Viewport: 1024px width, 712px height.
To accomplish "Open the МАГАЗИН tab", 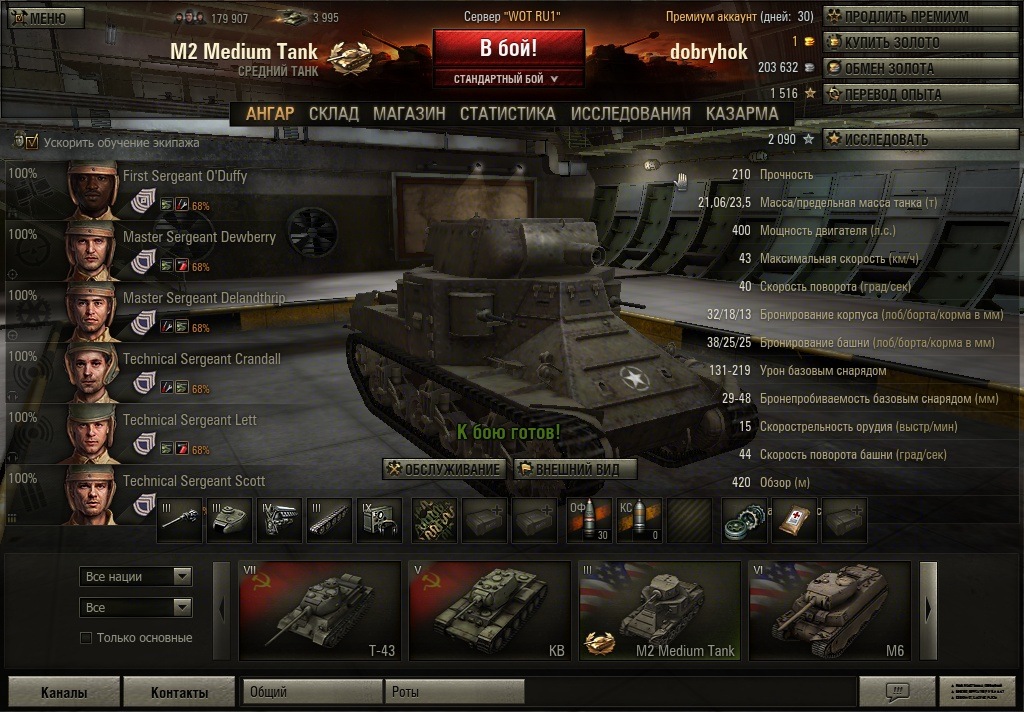I will click(409, 113).
